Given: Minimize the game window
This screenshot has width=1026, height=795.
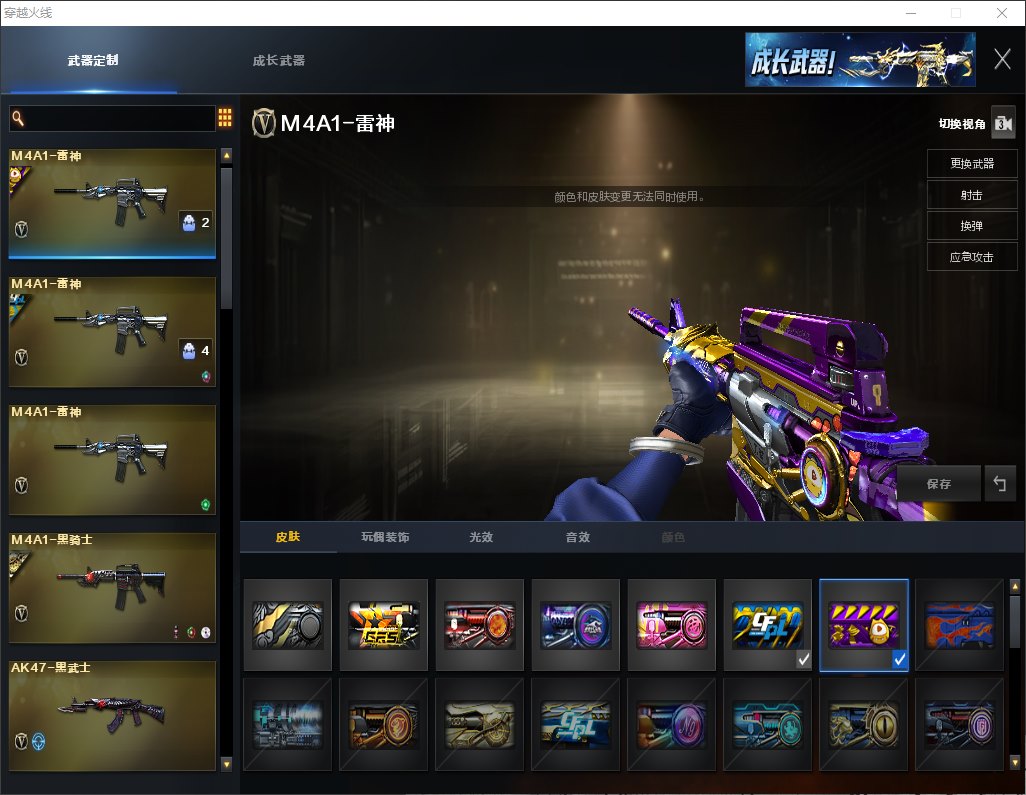Looking at the screenshot, I should coord(911,13).
